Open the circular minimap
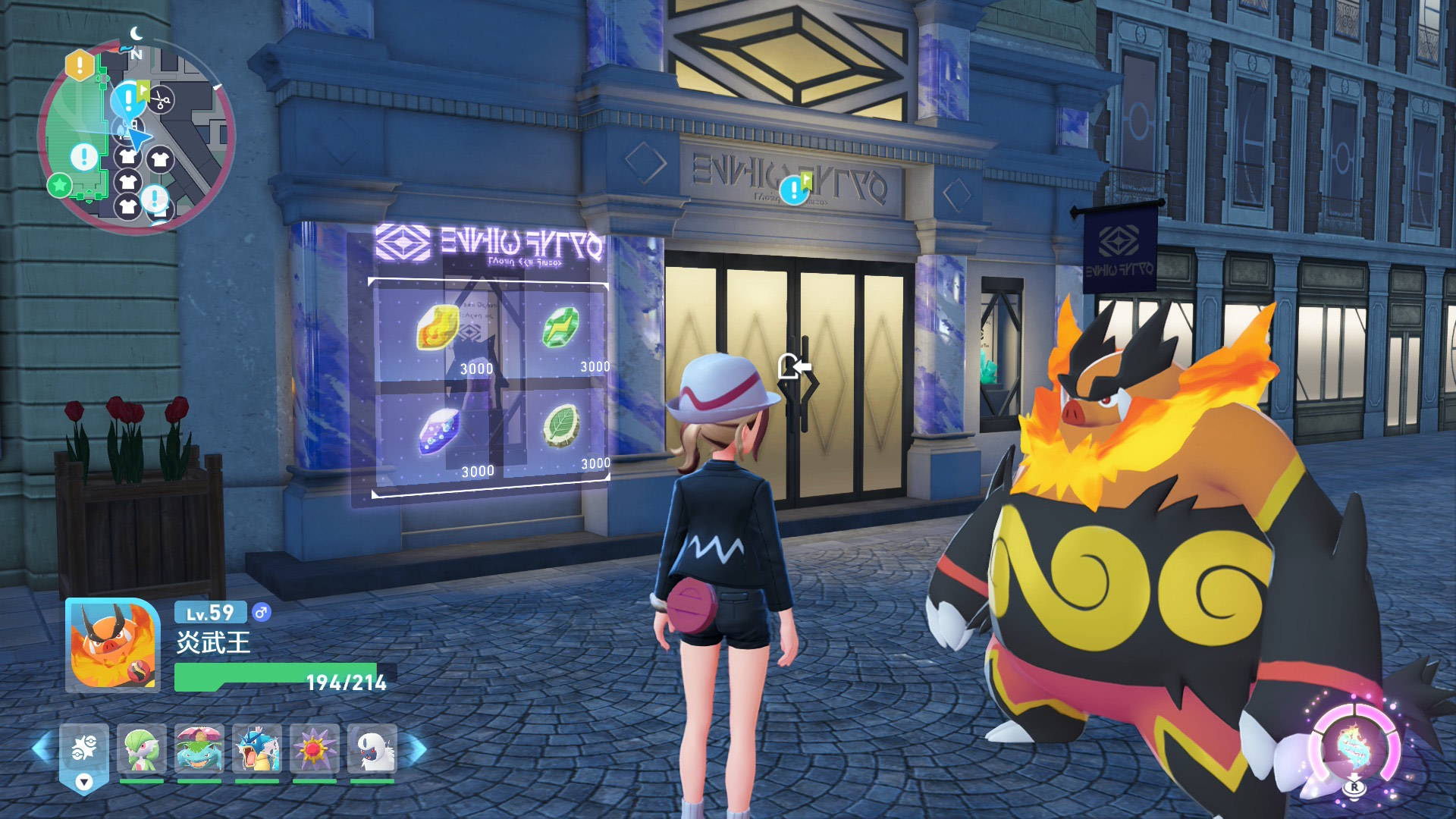This screenshot has height=819, width=1456. (136, 138)
